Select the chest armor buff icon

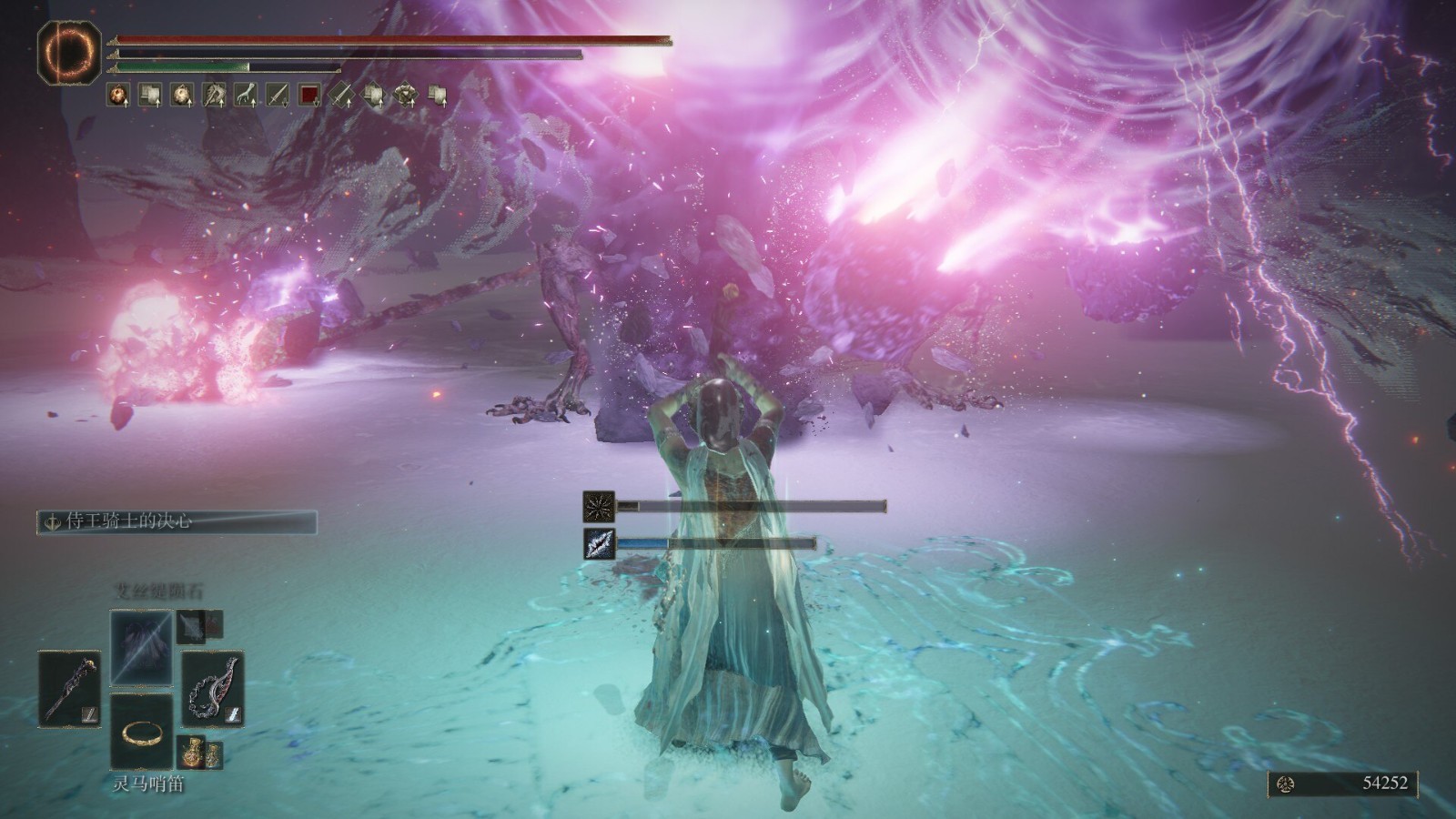405,94
